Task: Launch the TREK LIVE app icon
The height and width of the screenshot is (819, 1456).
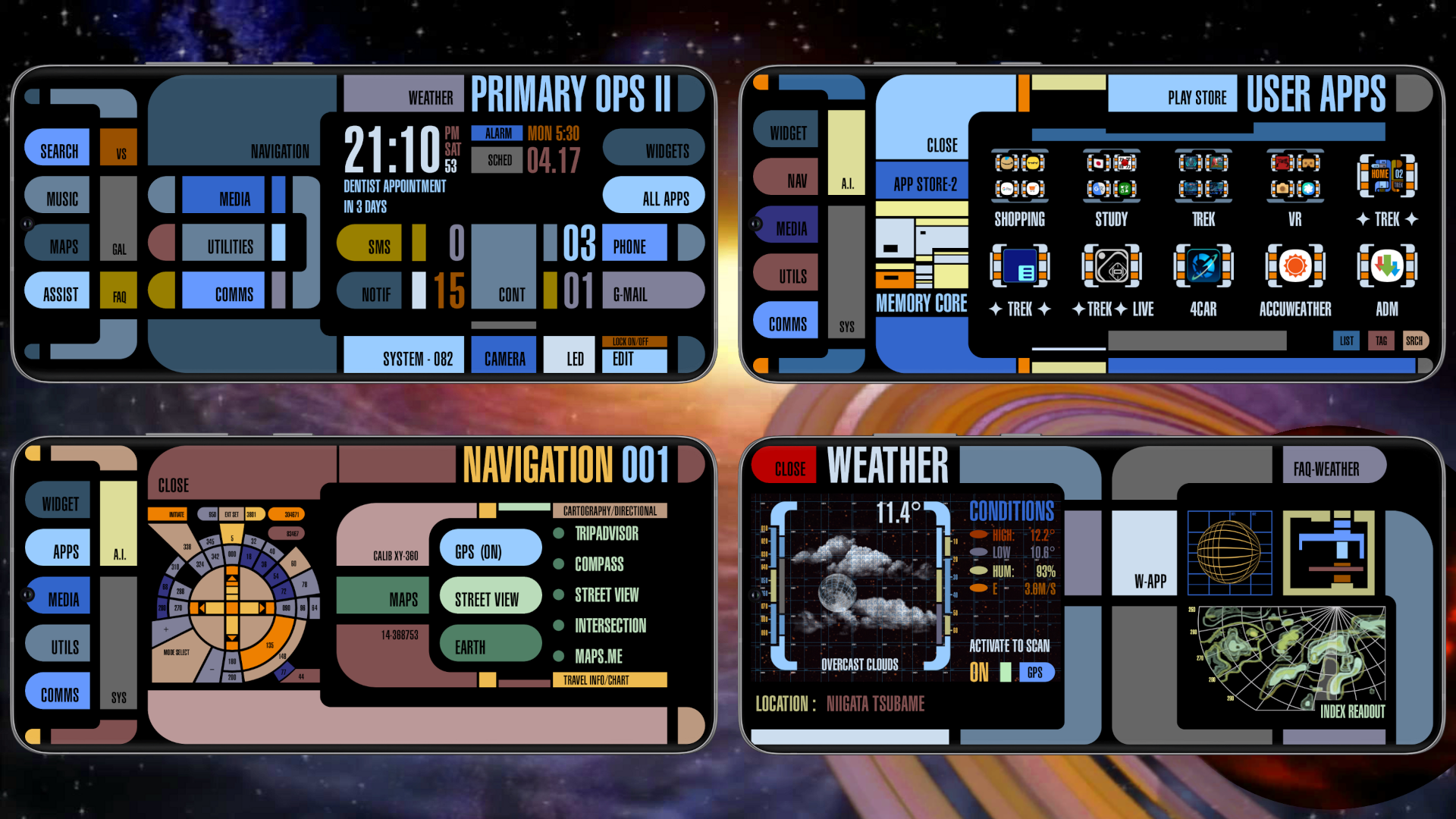Action: (1112, 267)
